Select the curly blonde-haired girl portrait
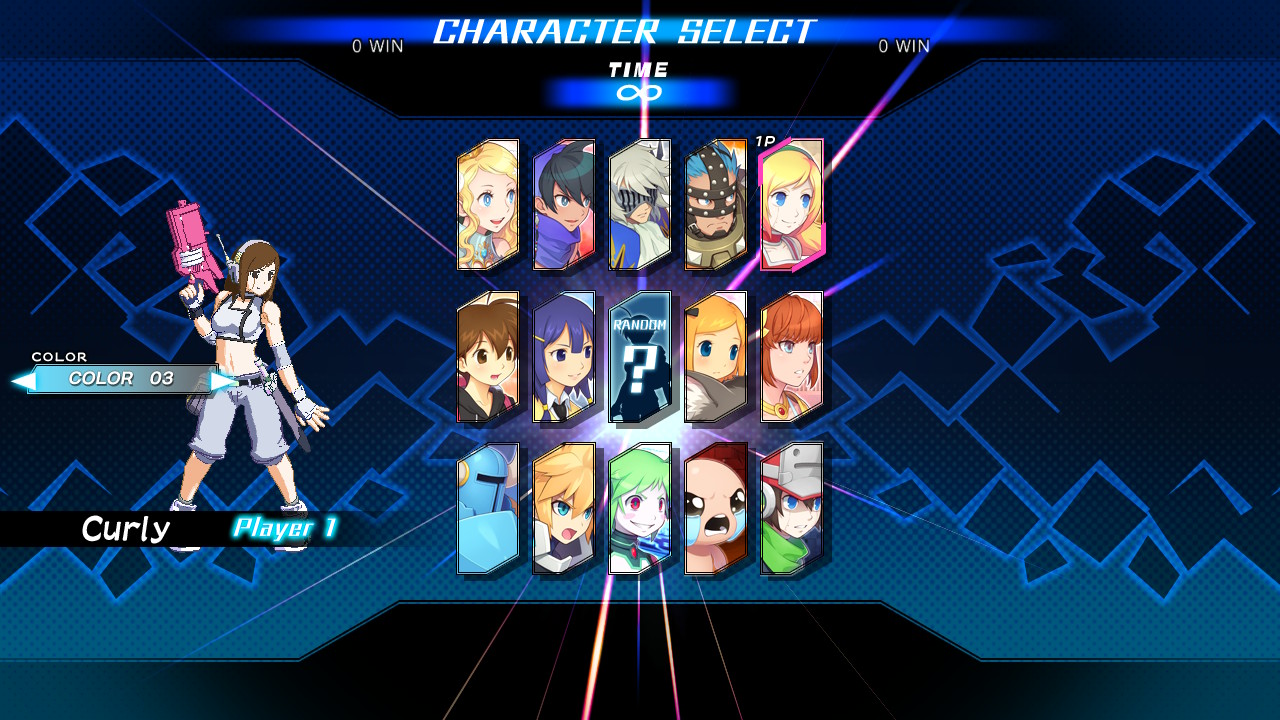 click(488, 205)
